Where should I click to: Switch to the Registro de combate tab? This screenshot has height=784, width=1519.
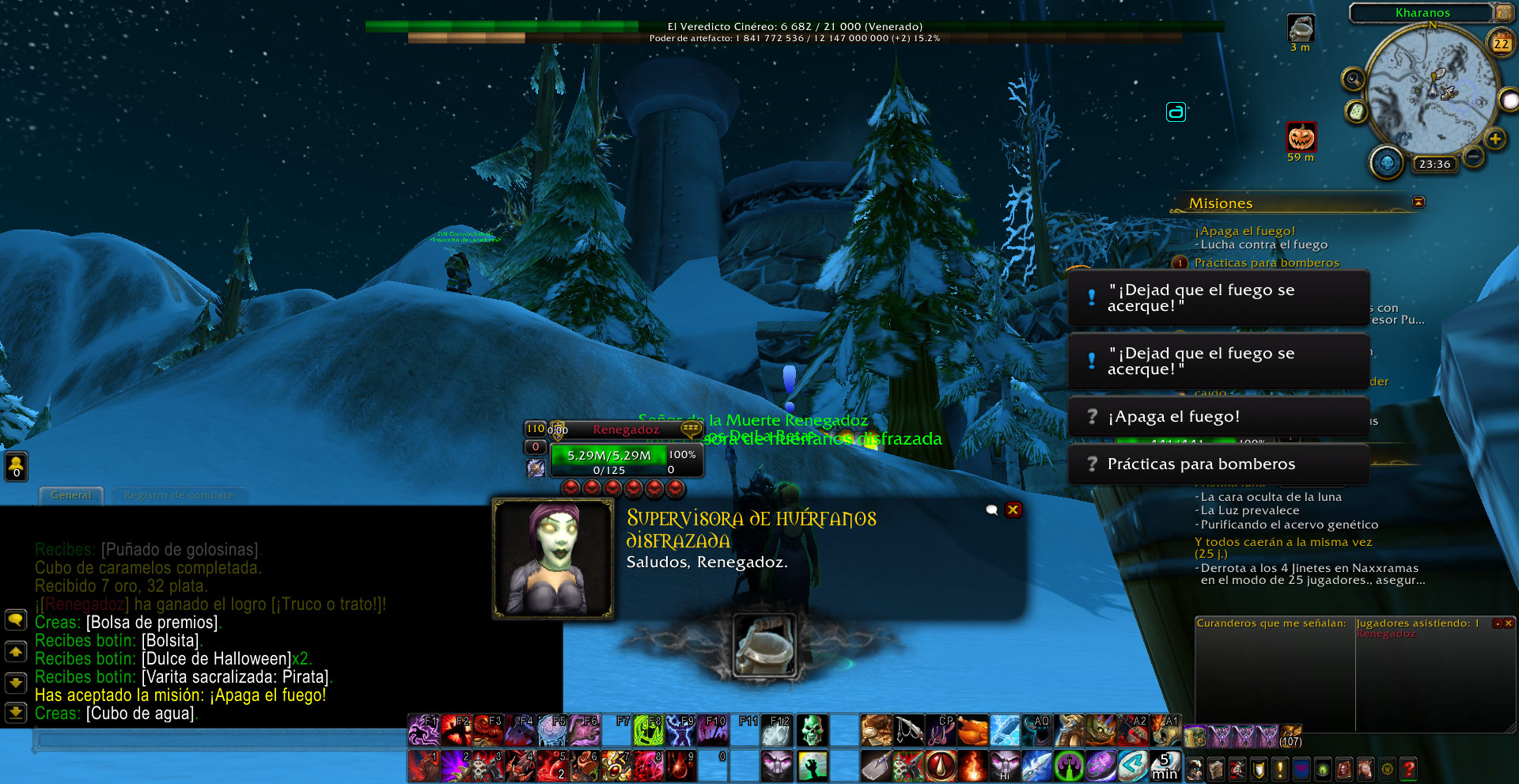pos(179,495)
